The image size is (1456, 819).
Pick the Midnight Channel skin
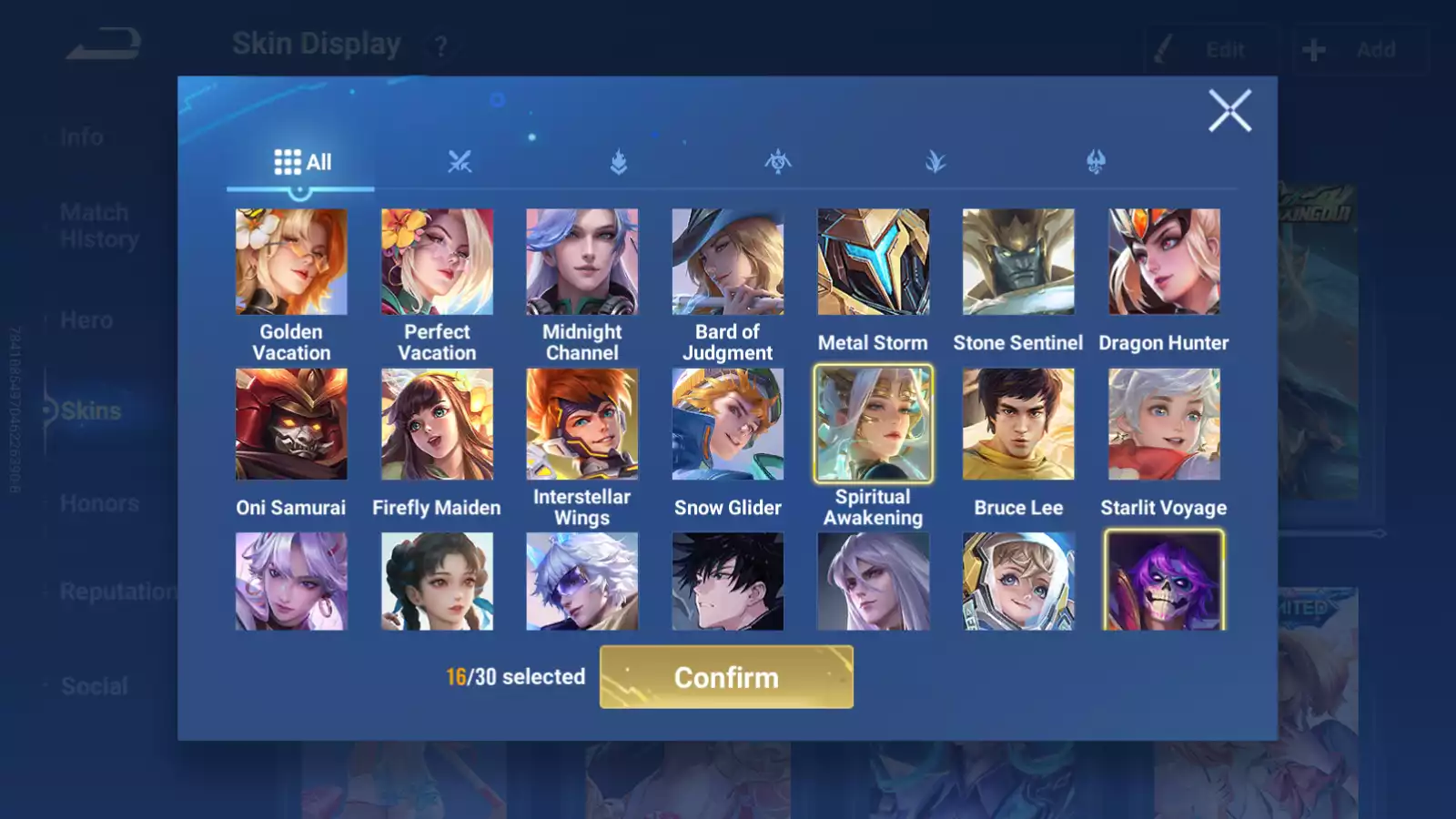(582, 262)
